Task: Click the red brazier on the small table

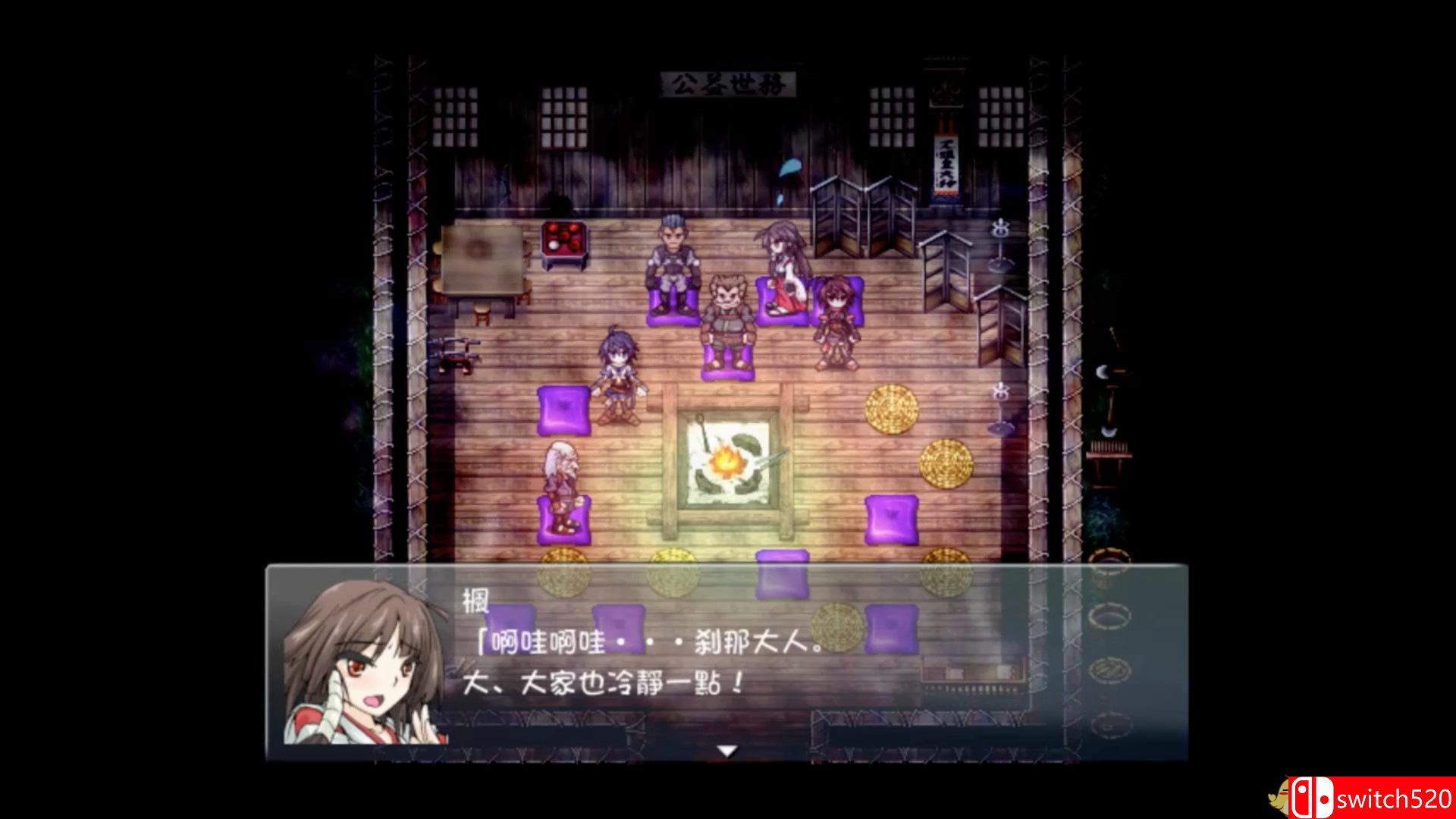Action: click(x=563, y=239)
